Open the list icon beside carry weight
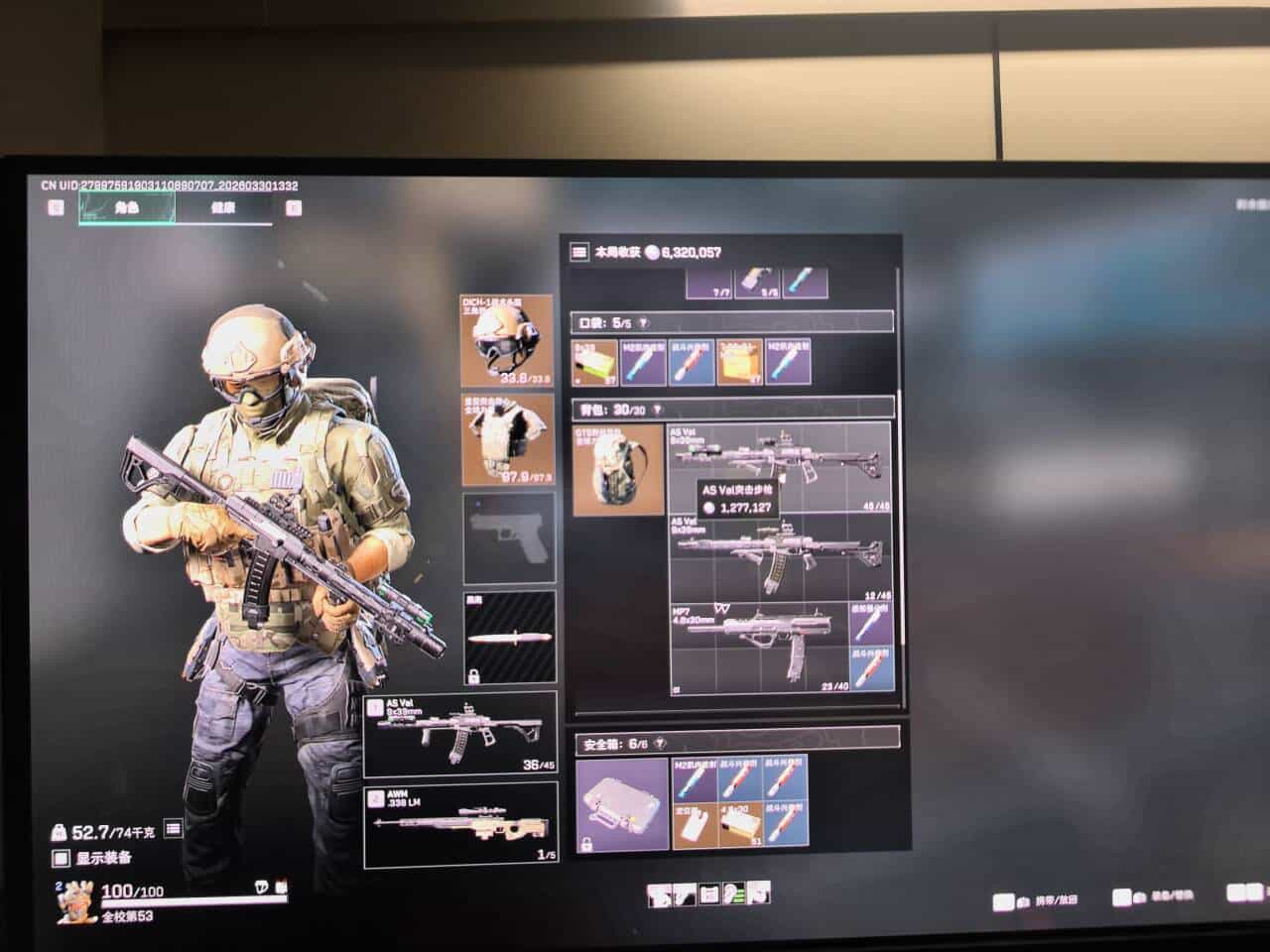This screenshot has width=1270, height=952. [173, 828]
